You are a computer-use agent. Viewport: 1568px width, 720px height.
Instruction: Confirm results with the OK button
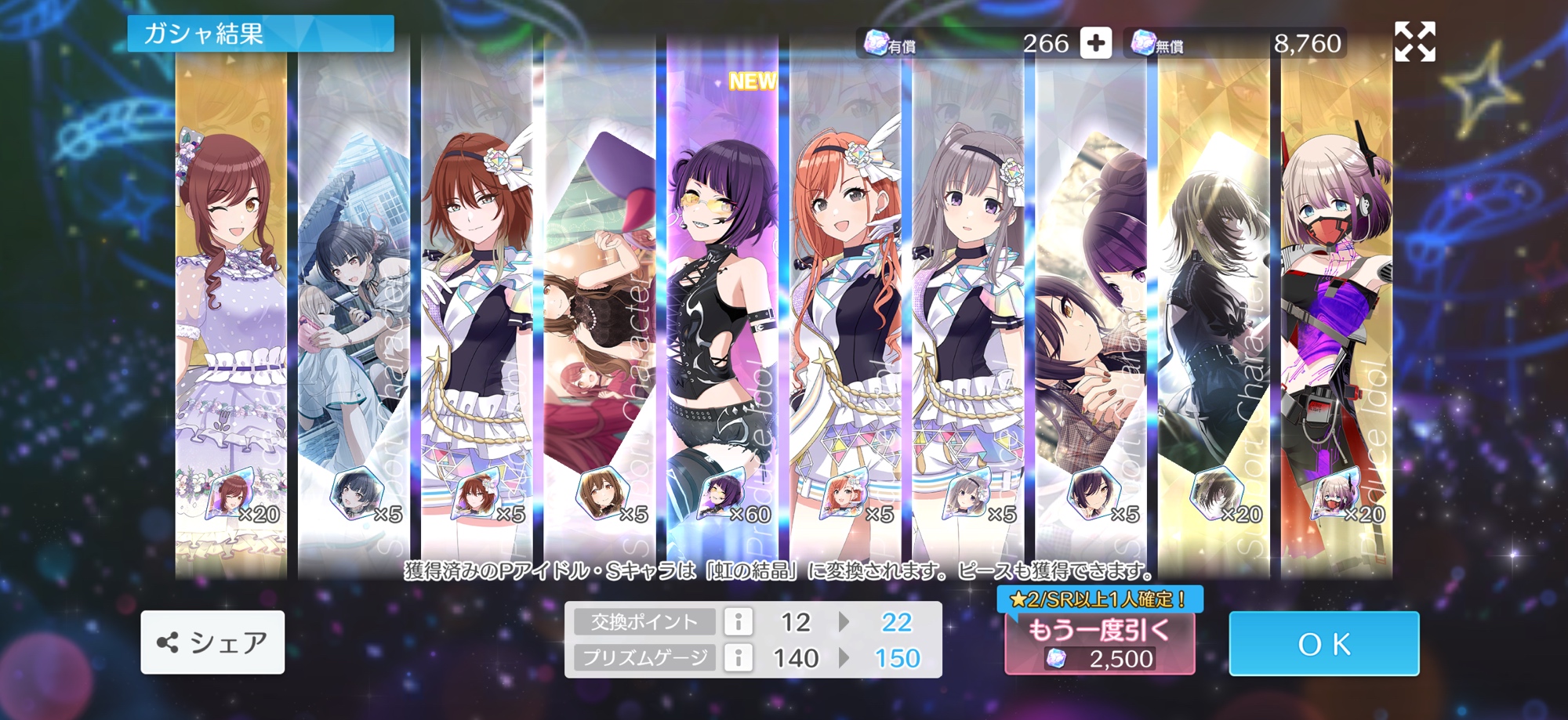click(x=1323, y=643)
